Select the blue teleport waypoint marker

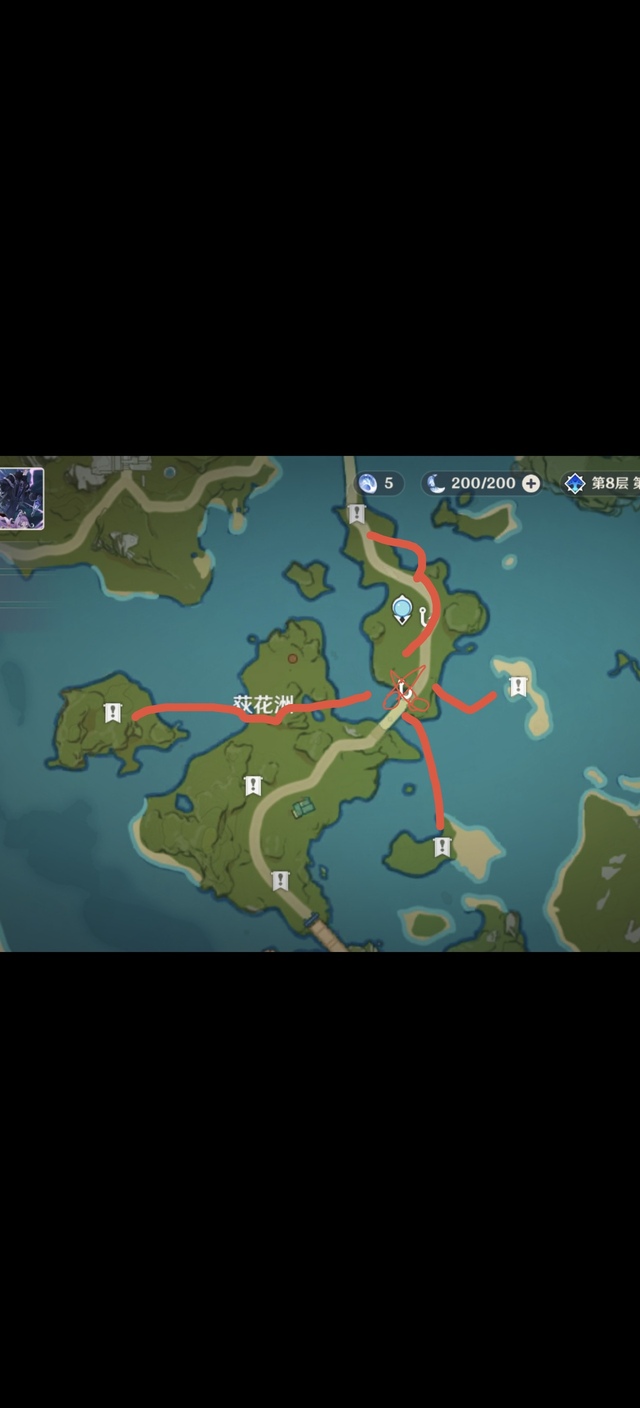click(402, 609)
